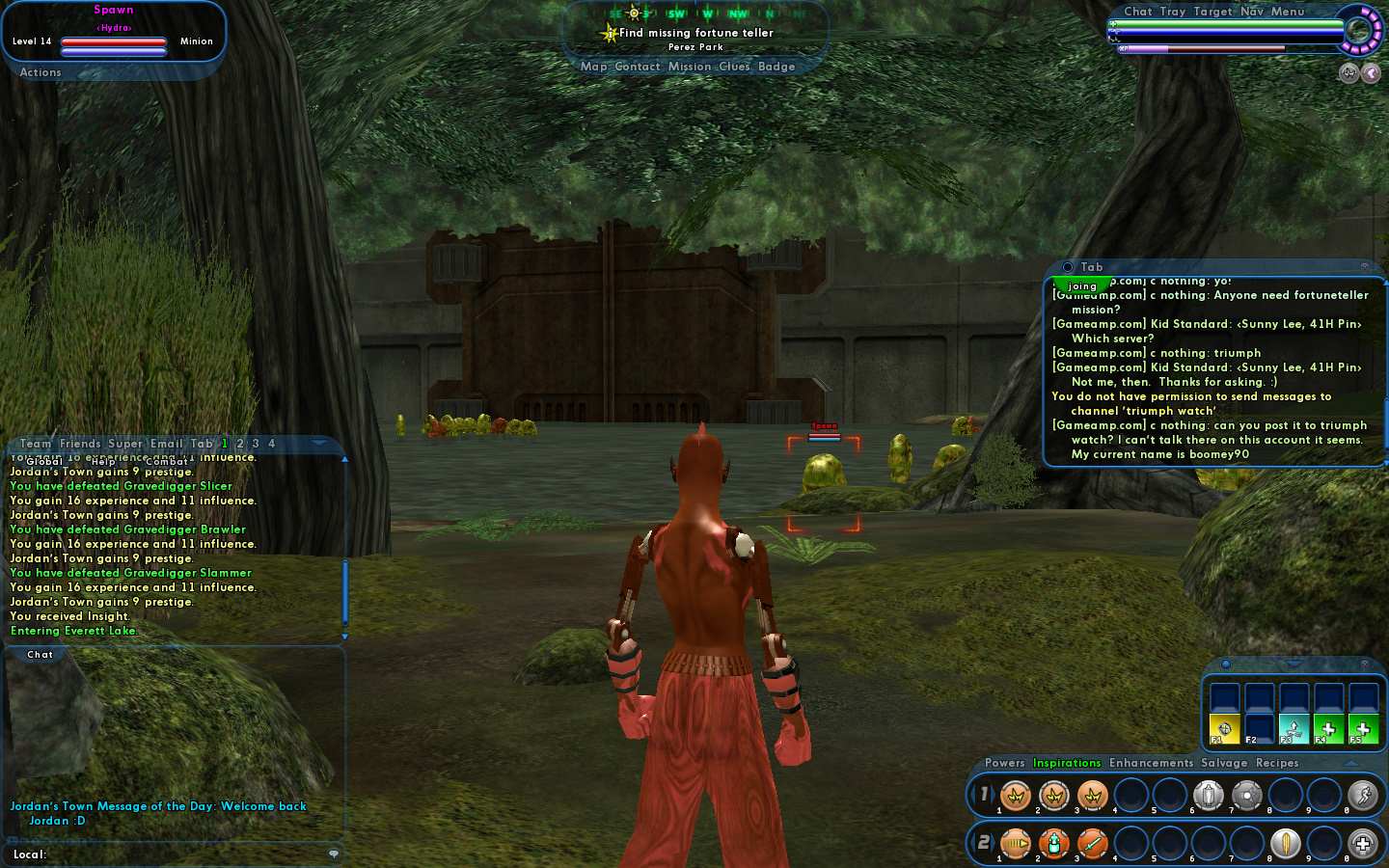Open the Enhancements window
The width and height of the screenshot is (1389, 868).
click(x=1151, y=763)
